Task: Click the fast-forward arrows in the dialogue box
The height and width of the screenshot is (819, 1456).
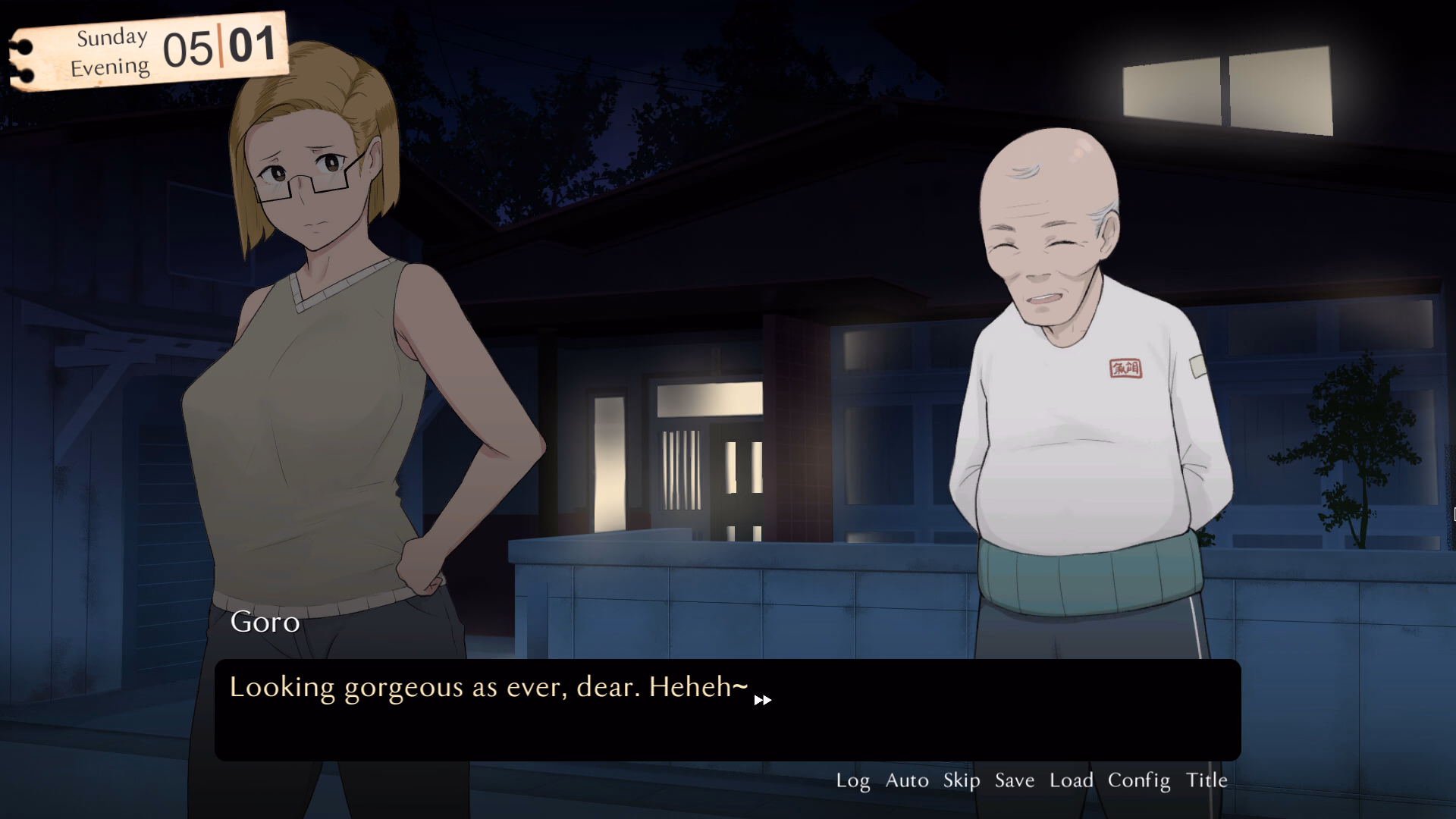Action: (762, 701)
